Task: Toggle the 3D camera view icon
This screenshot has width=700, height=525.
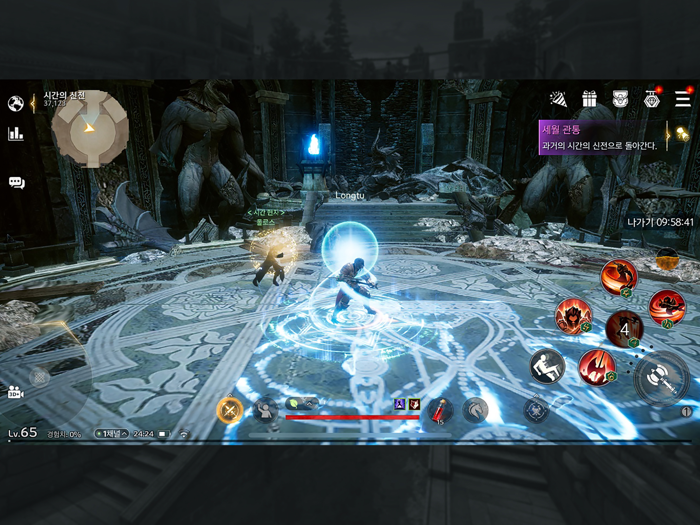Action: click(x=16, y=391)
